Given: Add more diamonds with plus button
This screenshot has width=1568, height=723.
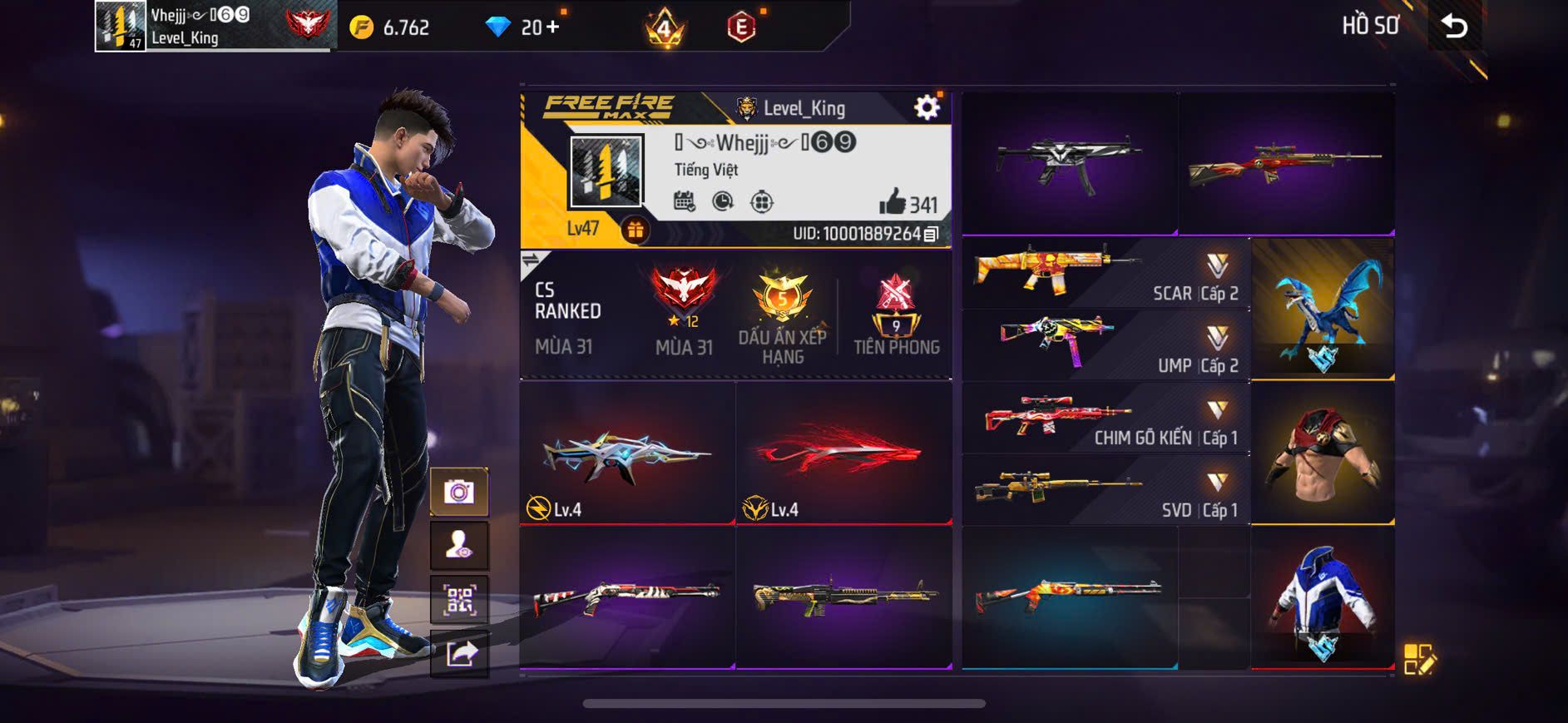Looking at the screenshot, I should [x=552, y=27].
